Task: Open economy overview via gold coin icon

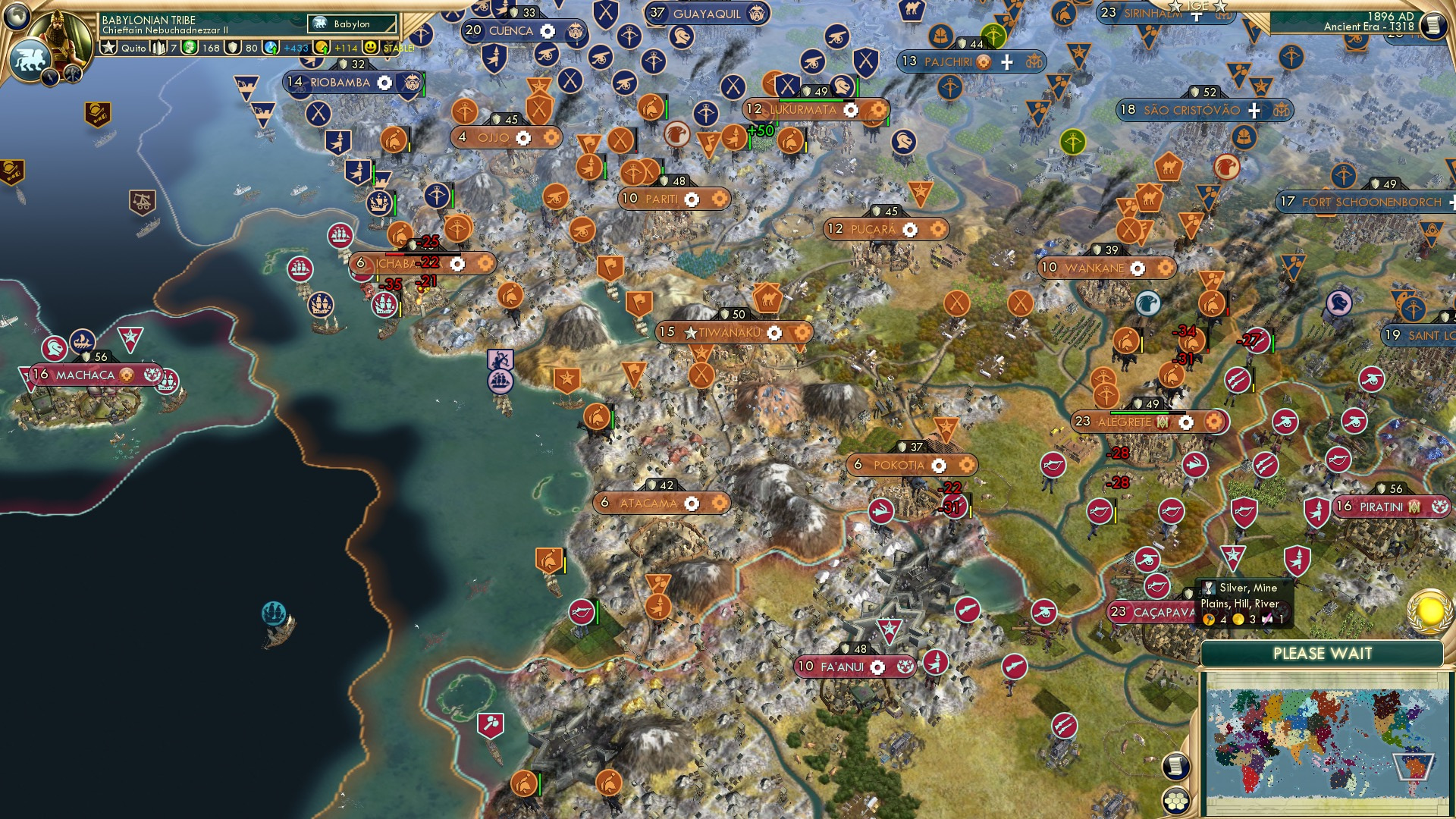Action: [322, 48]
